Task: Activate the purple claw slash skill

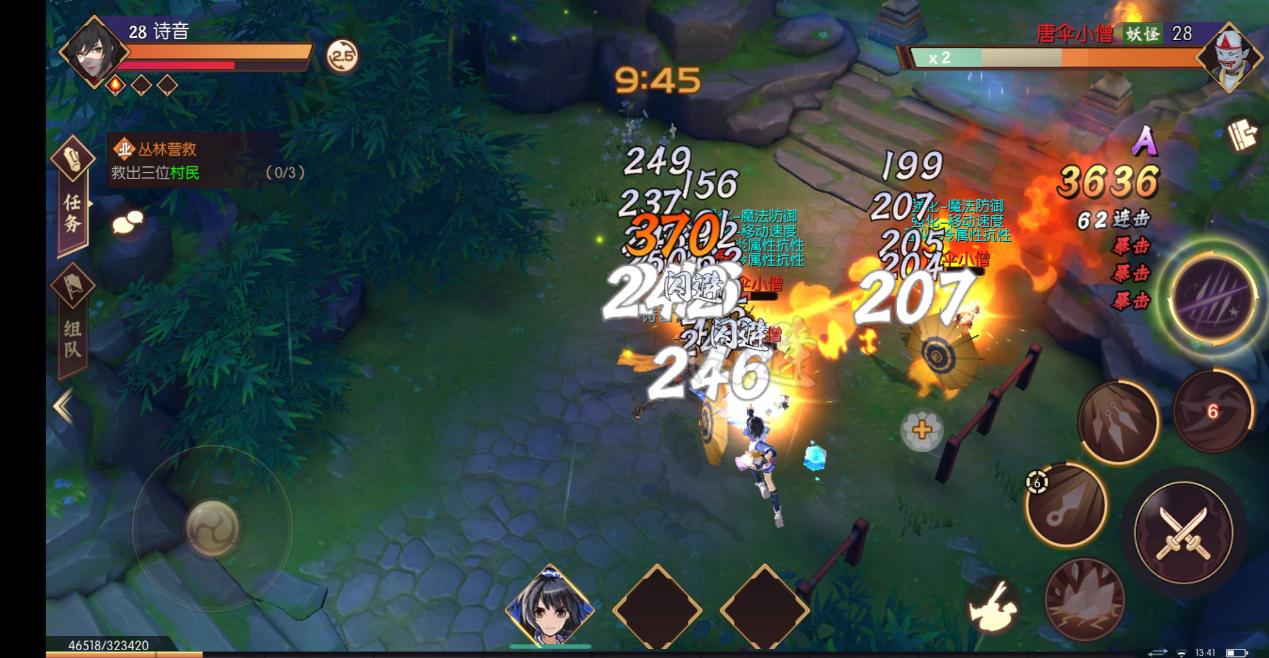Action: point(1213,295)
